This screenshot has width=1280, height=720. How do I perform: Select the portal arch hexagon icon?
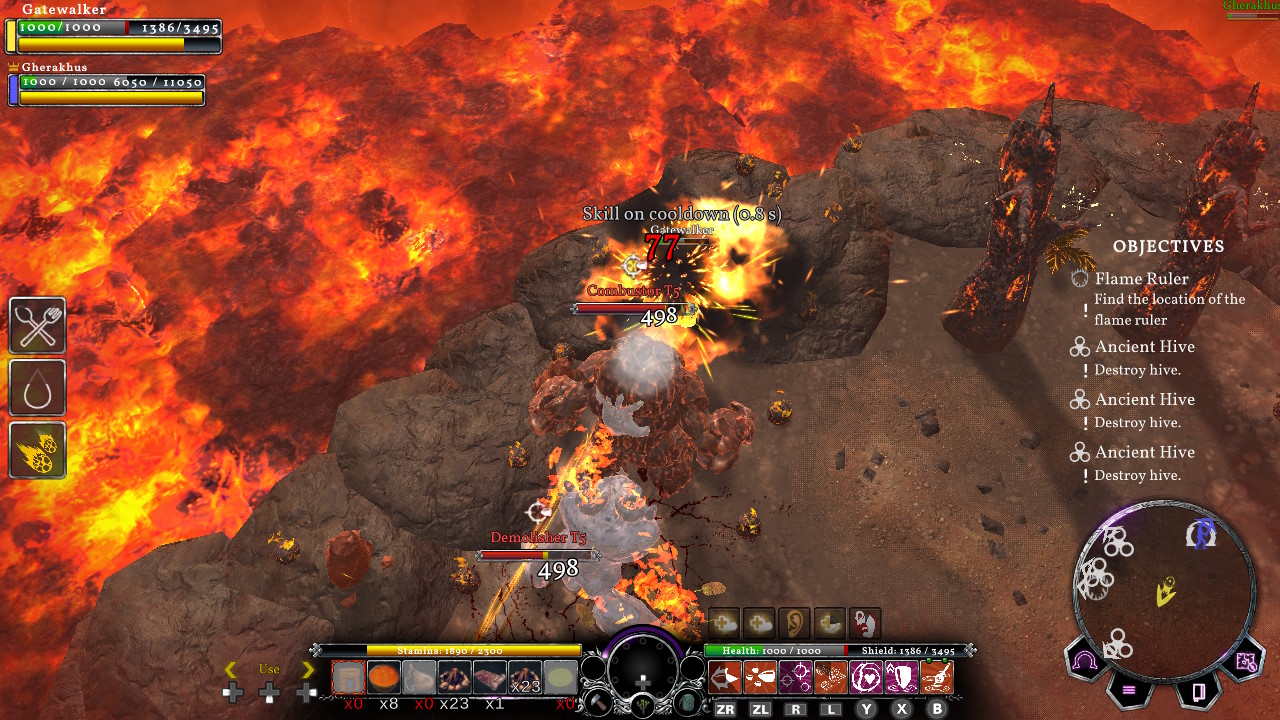tap(1084, 659)
